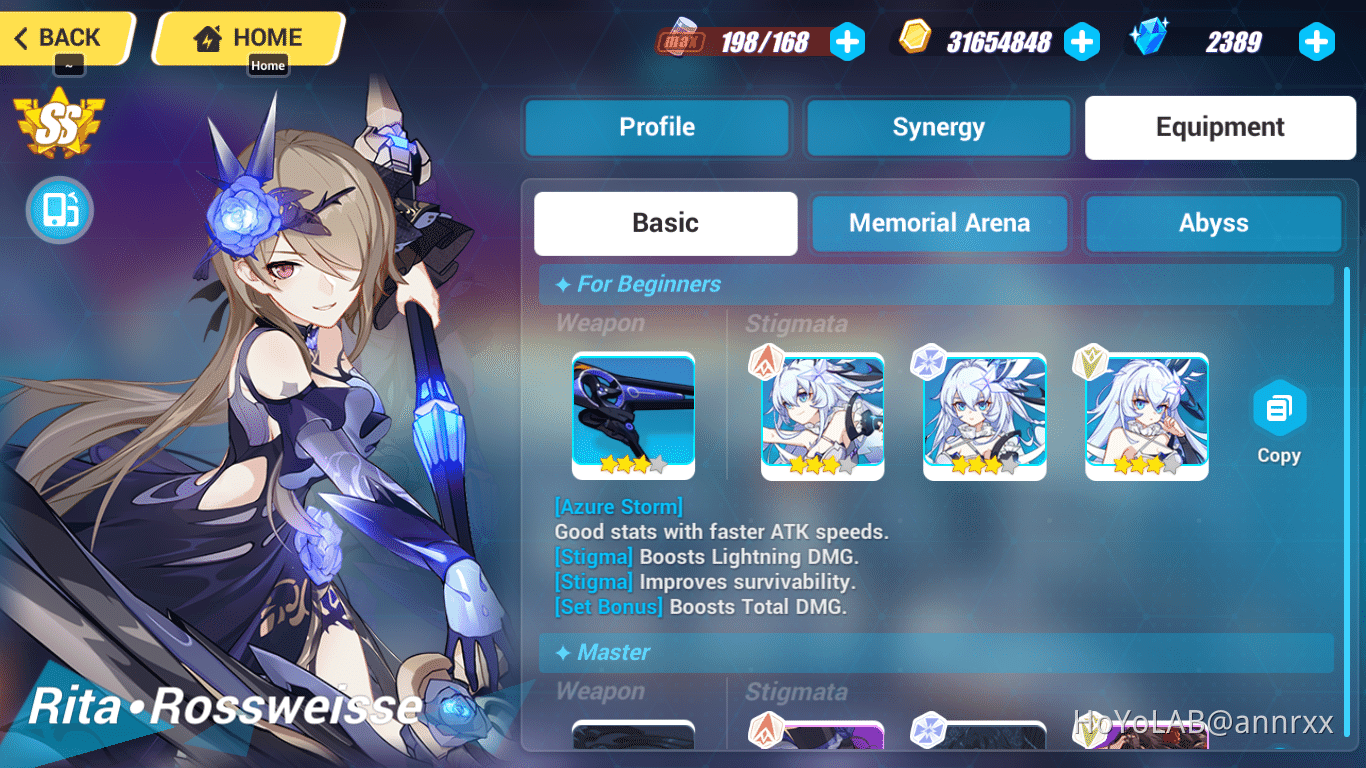This screenshot has height=768, width=1366.
Task: Tap the Copy loadout button
Action: coord(1279,420)
